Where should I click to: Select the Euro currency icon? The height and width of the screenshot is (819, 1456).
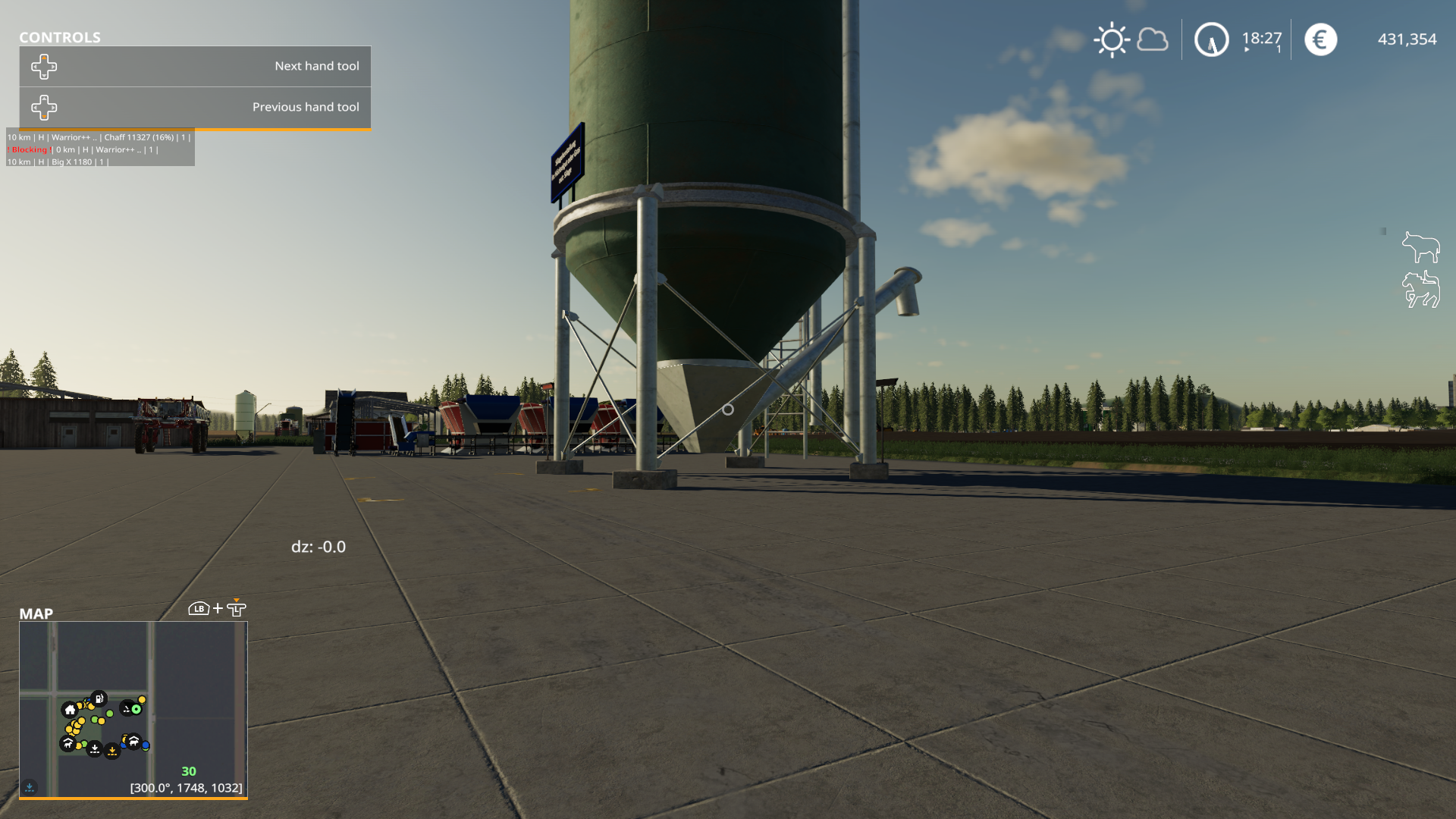click(1320, 39)
